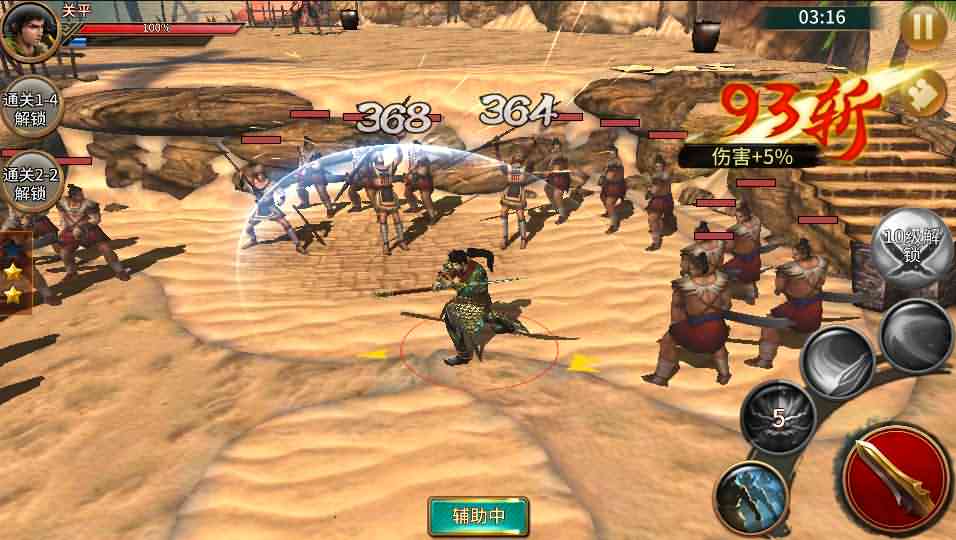This screenshot has height=540, width=956.
Task: Click the 关平 hero portrait
Action: tap(29, 30)
